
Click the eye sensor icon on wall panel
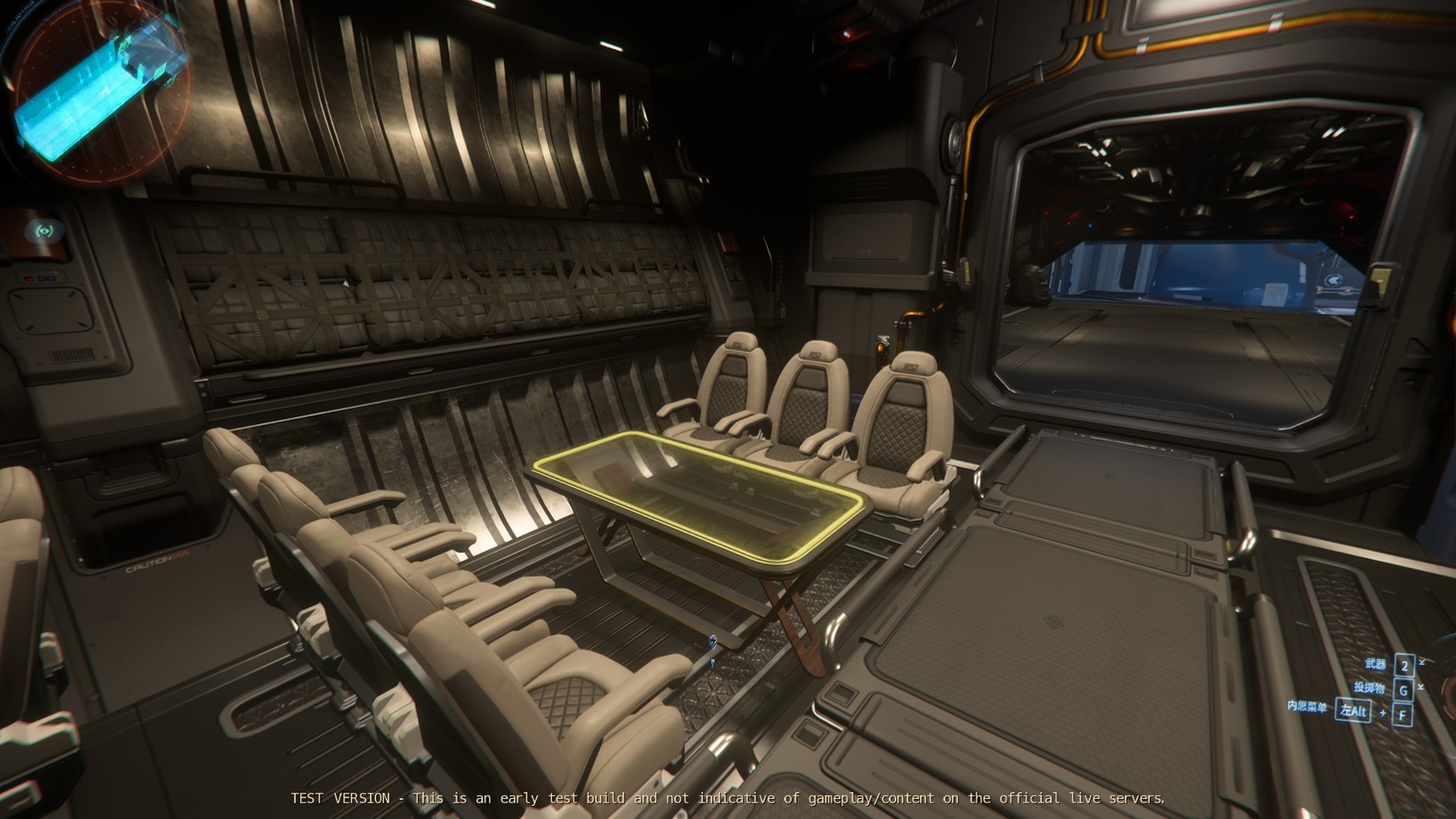pos(44,231)
